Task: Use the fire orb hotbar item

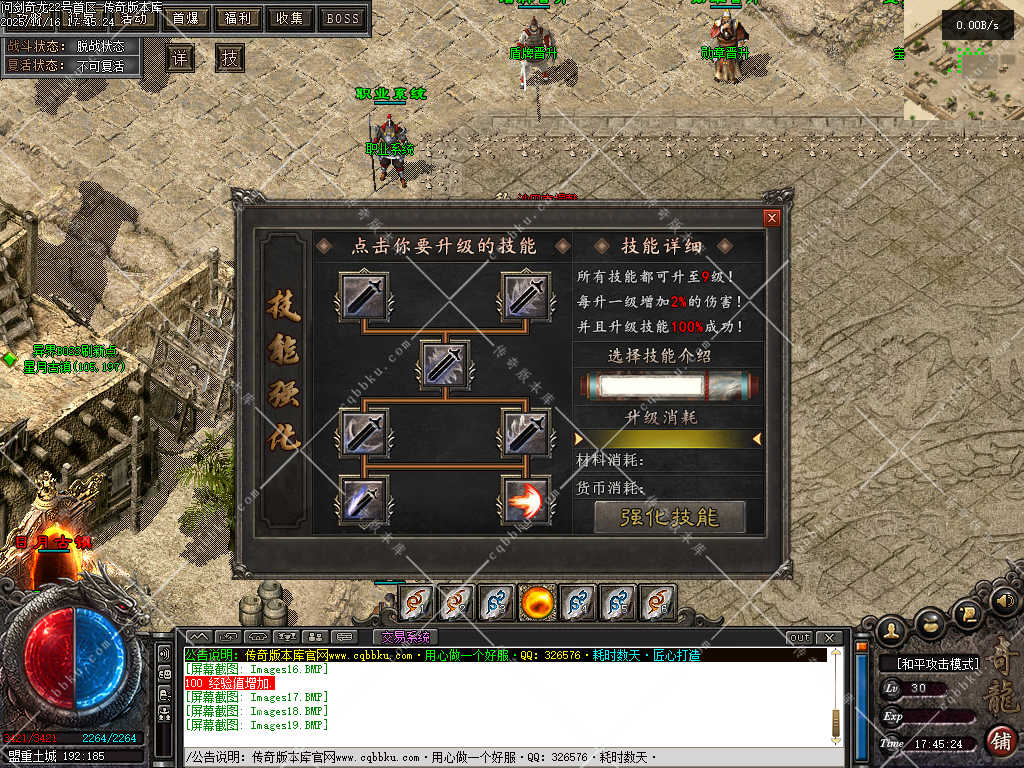Action: (x=537, y=603)
